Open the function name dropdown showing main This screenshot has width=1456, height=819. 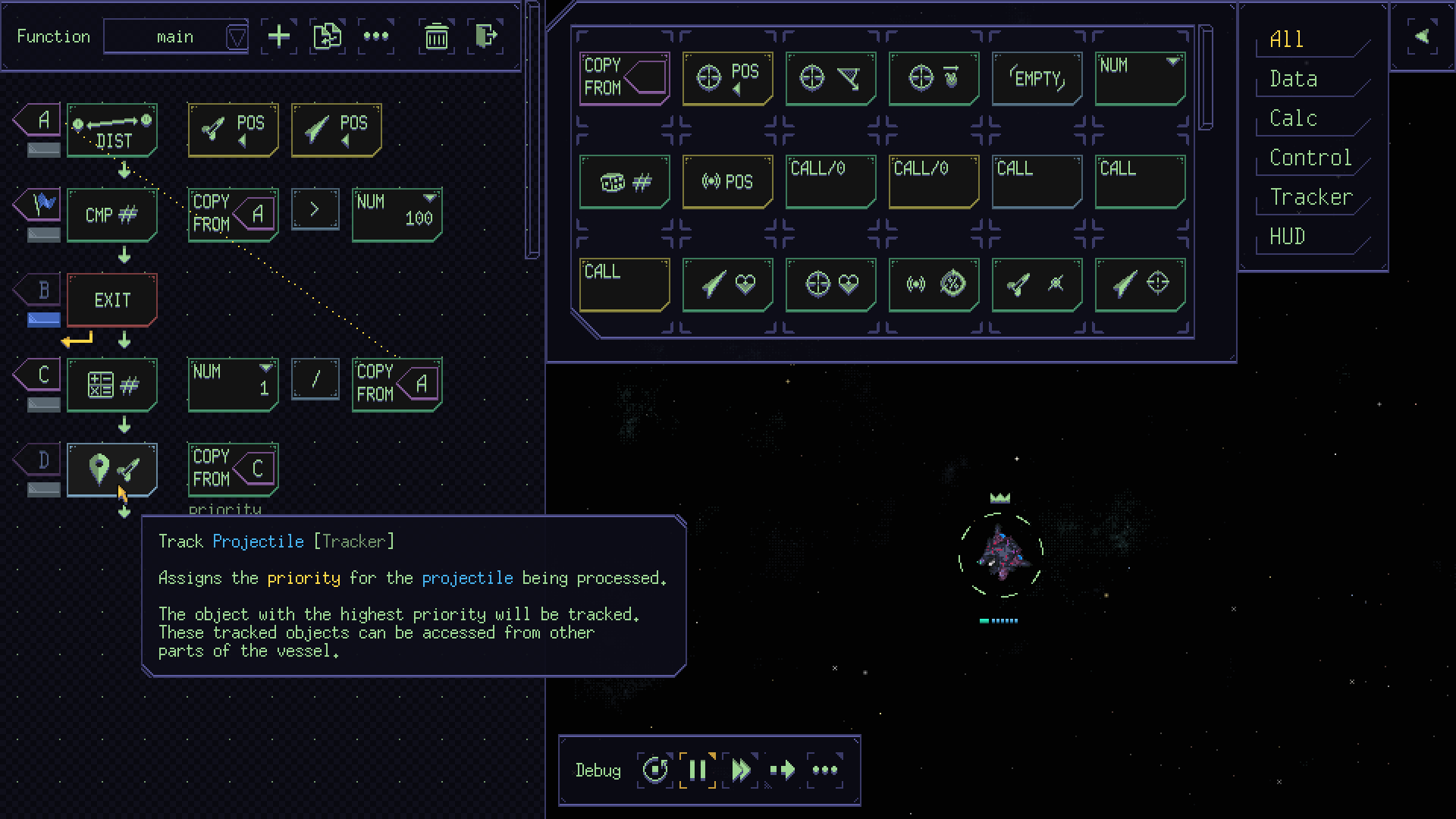pyautogui.click(x=176, y=36)
